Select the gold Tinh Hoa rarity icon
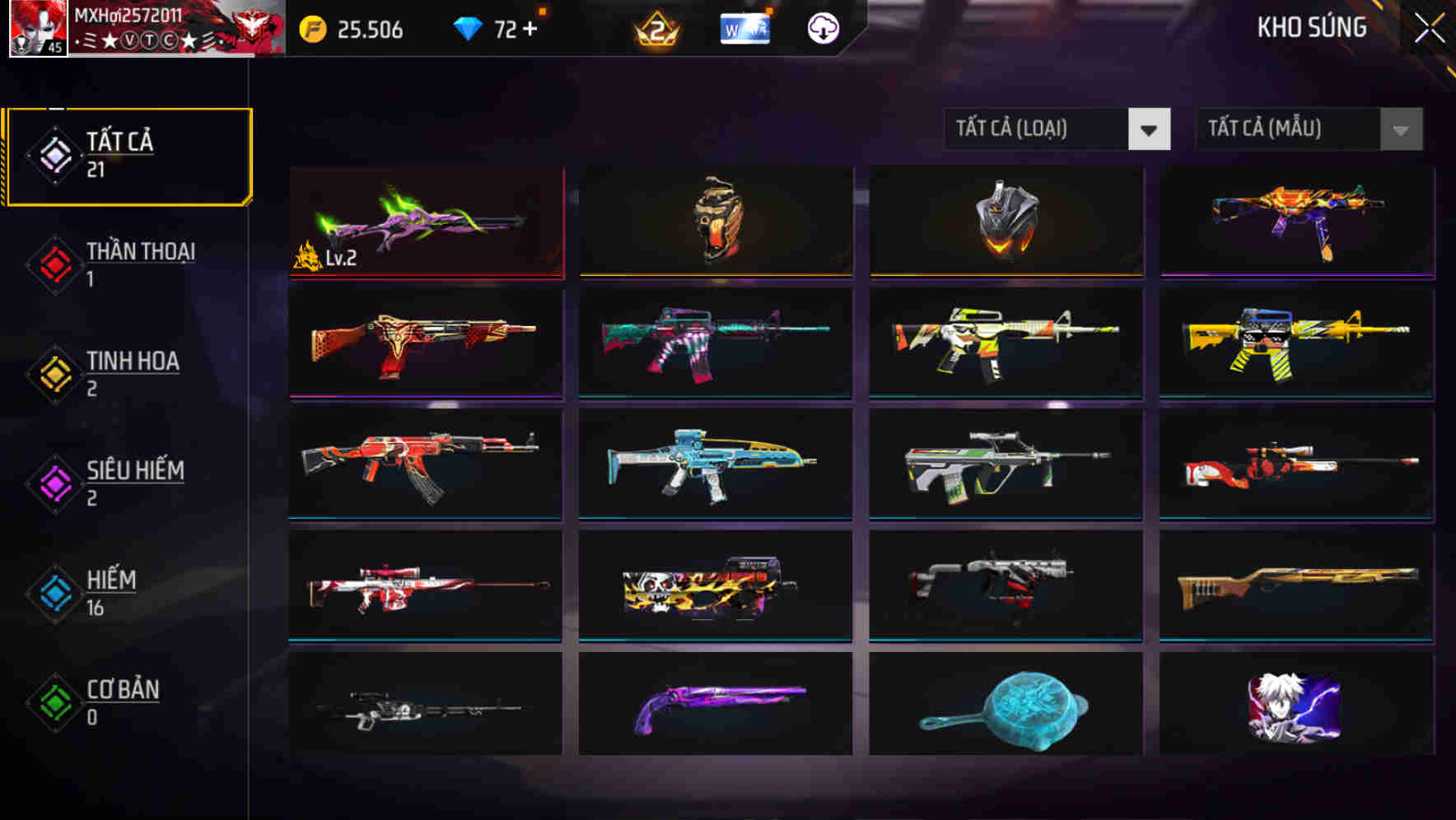The image size is (1456, 820). (x=53, y=373)
